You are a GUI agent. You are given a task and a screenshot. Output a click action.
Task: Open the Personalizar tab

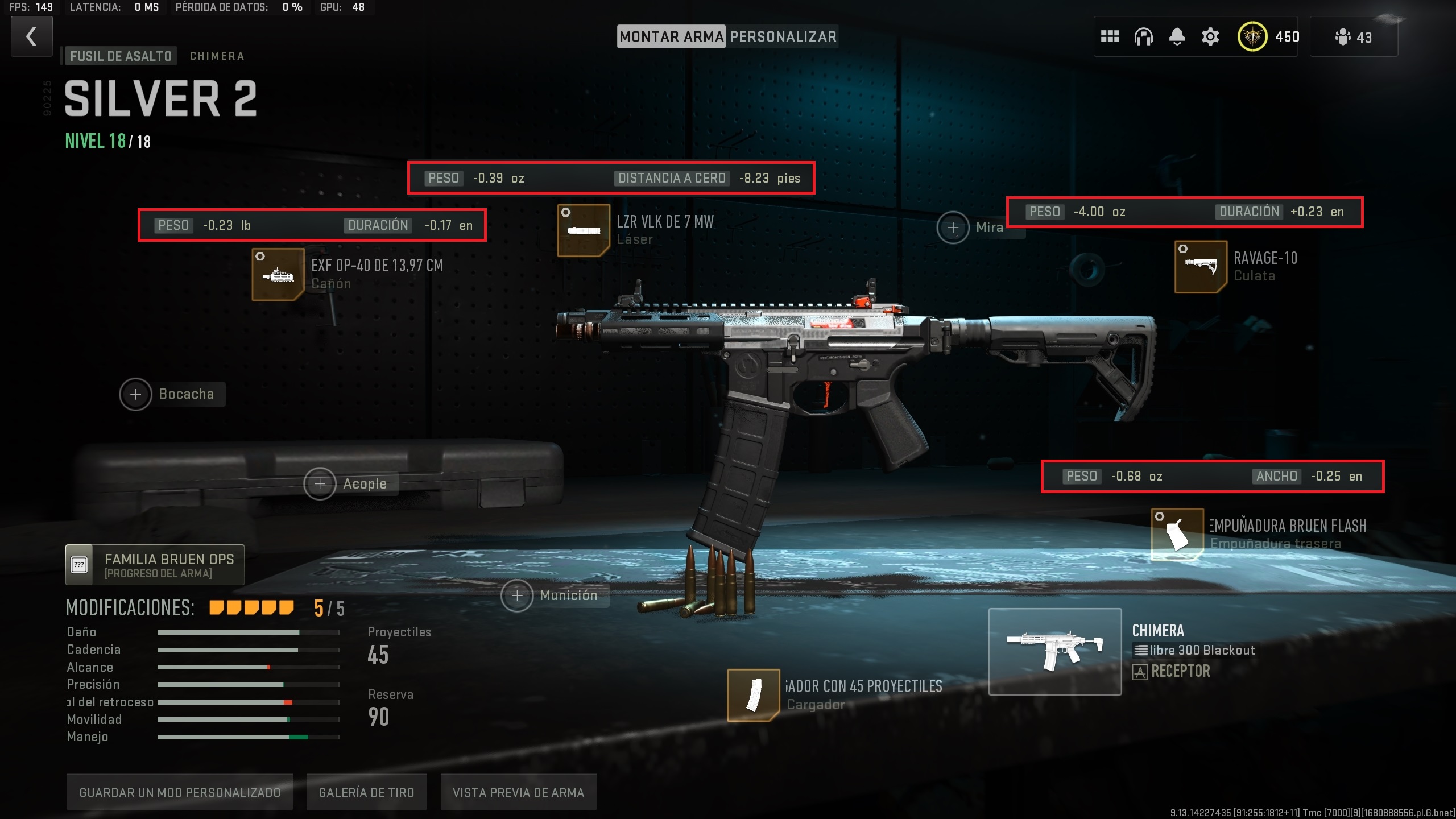click(783, 37)
